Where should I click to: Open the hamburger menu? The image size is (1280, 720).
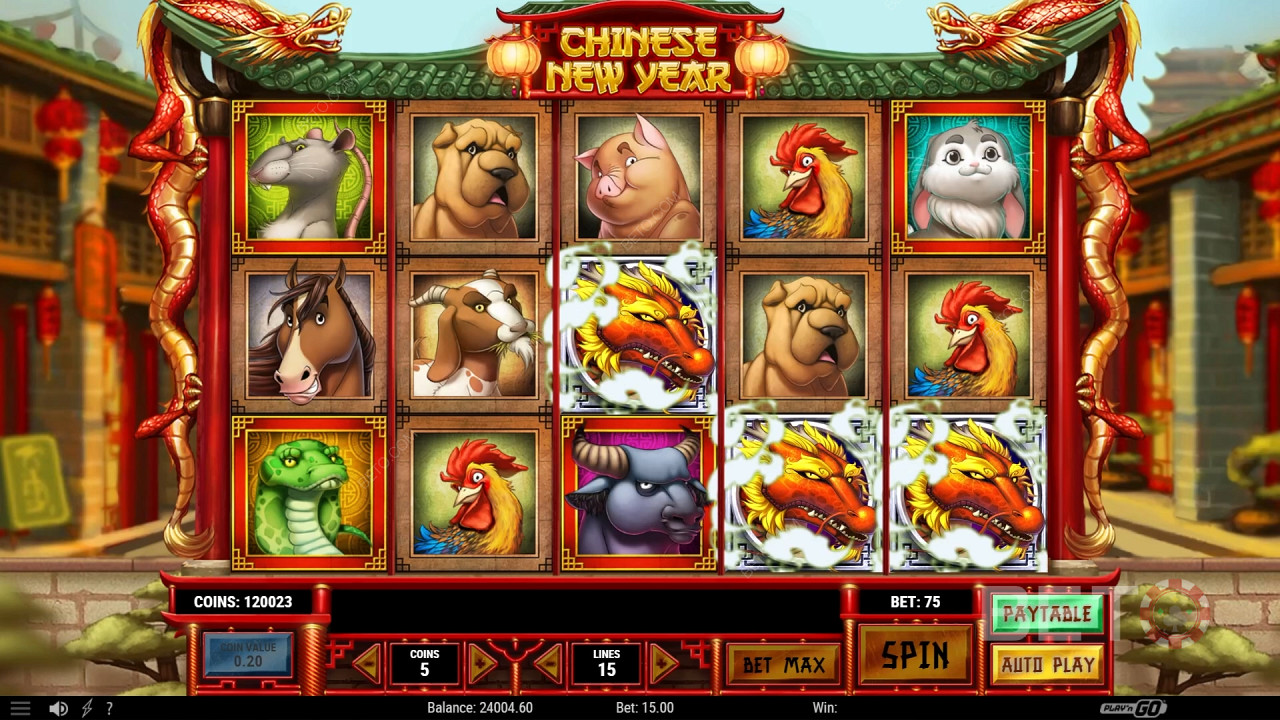(x=20, y=708)
